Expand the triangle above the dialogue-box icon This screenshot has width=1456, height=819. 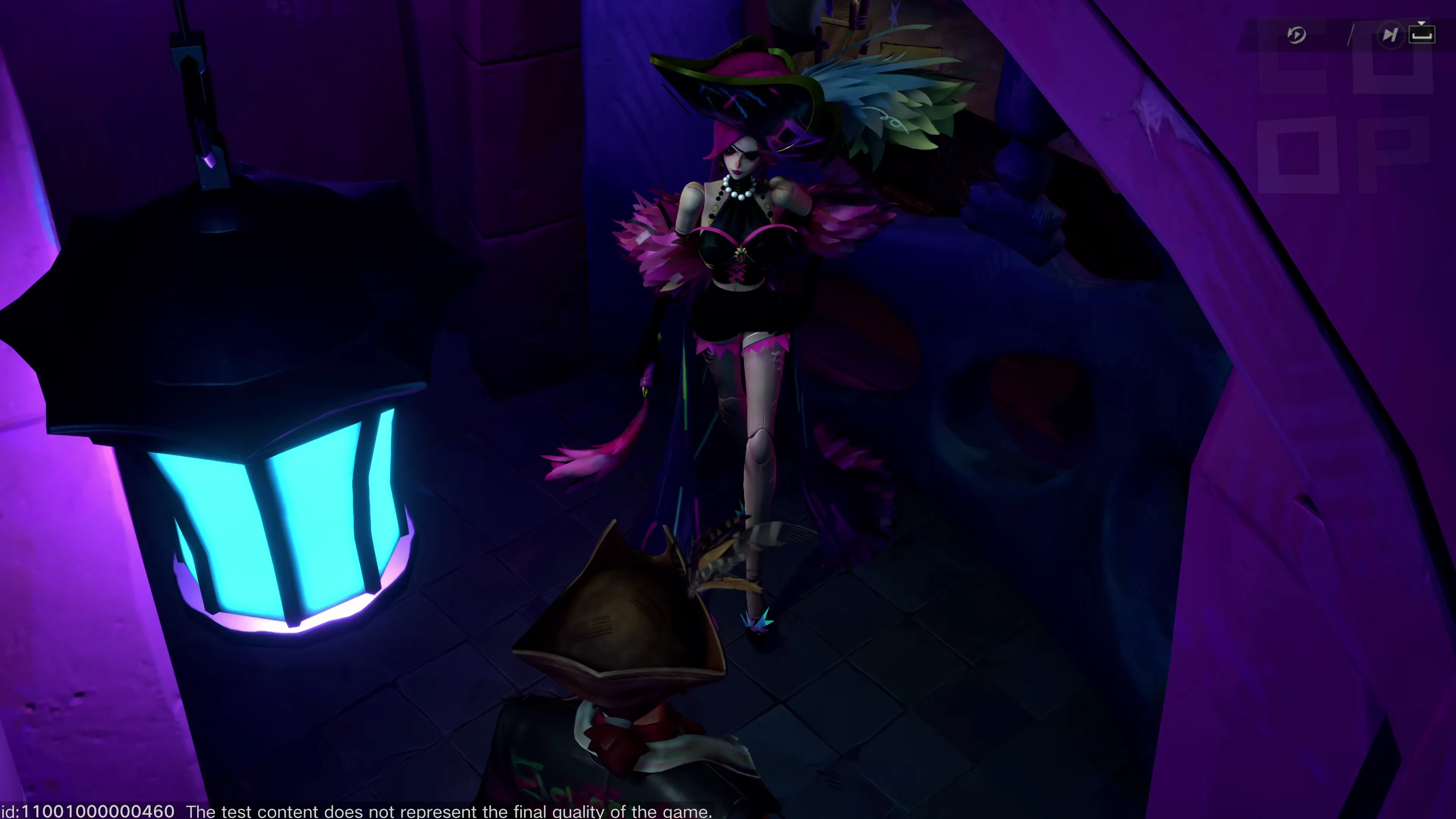tap(1422, 24)
